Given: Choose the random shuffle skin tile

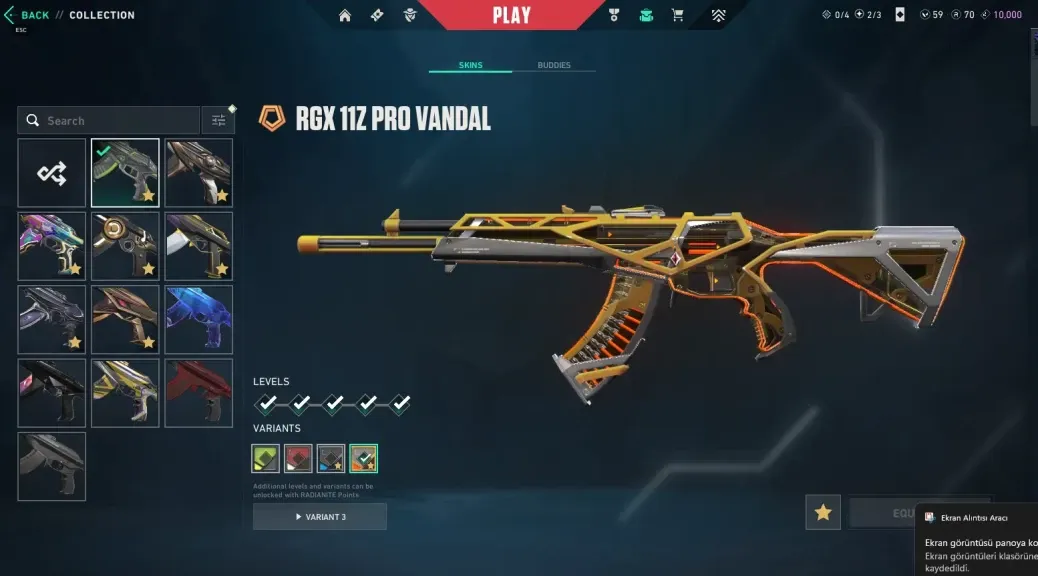Looking at the screenshot, I should 52,173.
